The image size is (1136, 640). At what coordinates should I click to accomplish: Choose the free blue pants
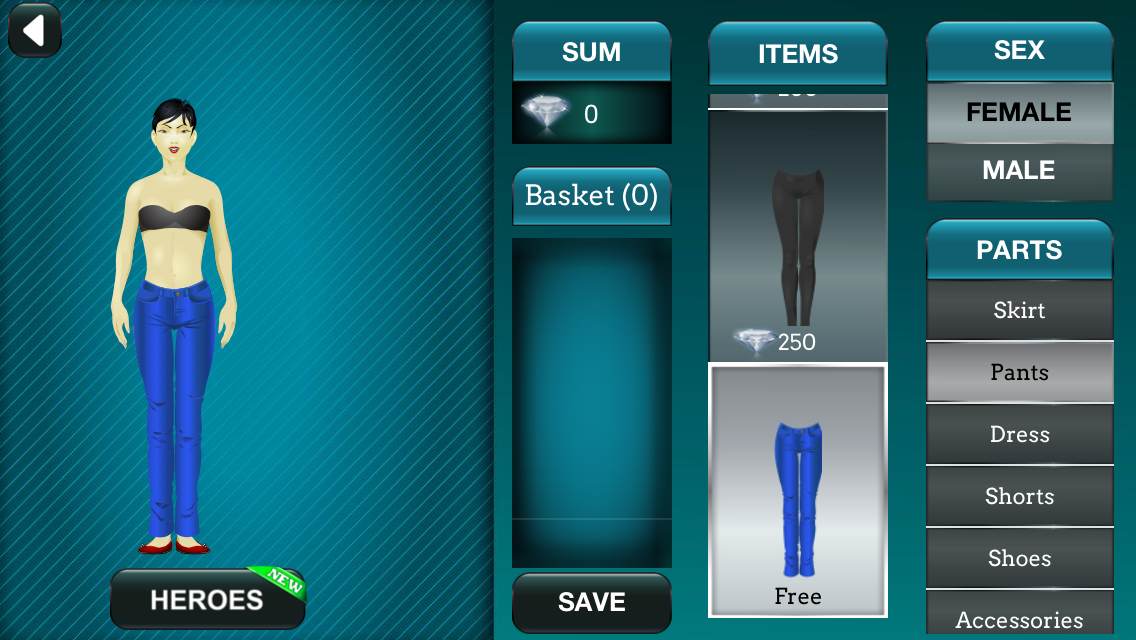point(797,490)
